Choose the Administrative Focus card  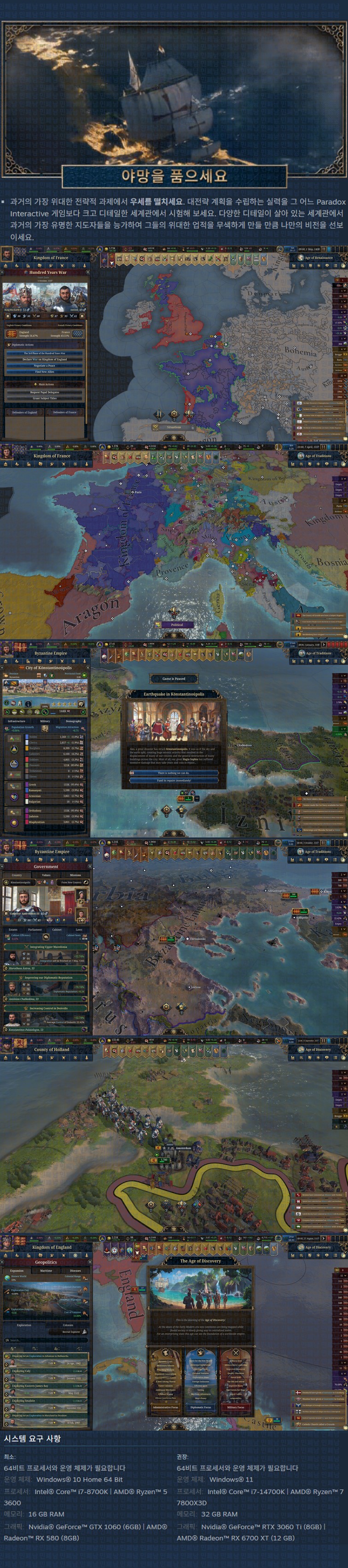[165, 1407]
